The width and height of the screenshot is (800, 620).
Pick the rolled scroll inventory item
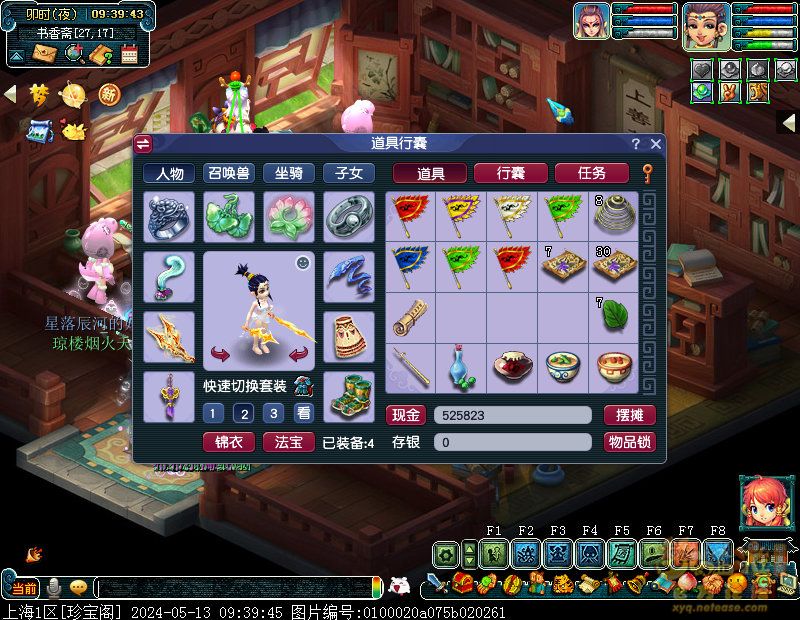[x=409, y=318]
